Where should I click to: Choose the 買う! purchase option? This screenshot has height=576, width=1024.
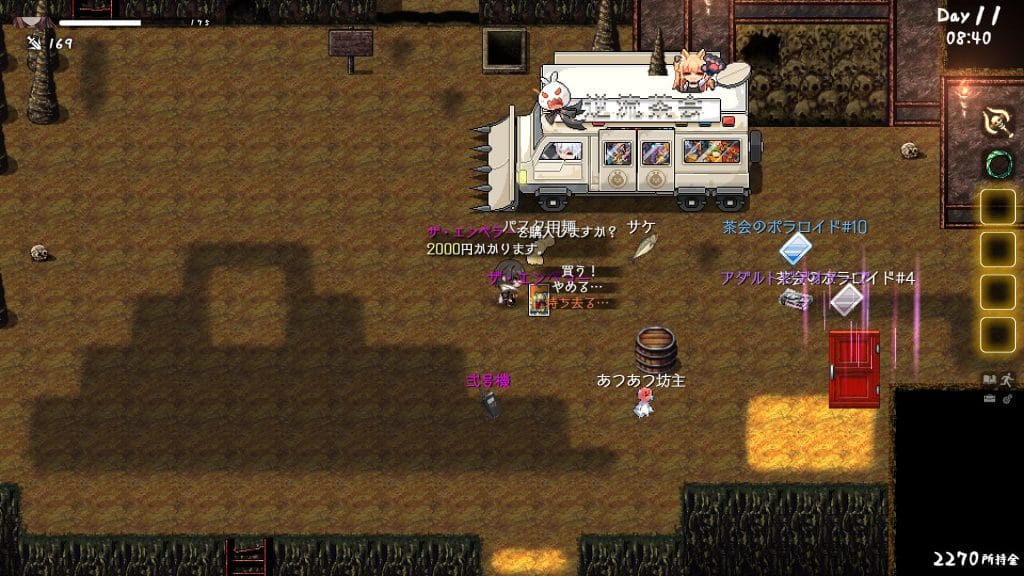pyautogui.click(x=578, y=271)
